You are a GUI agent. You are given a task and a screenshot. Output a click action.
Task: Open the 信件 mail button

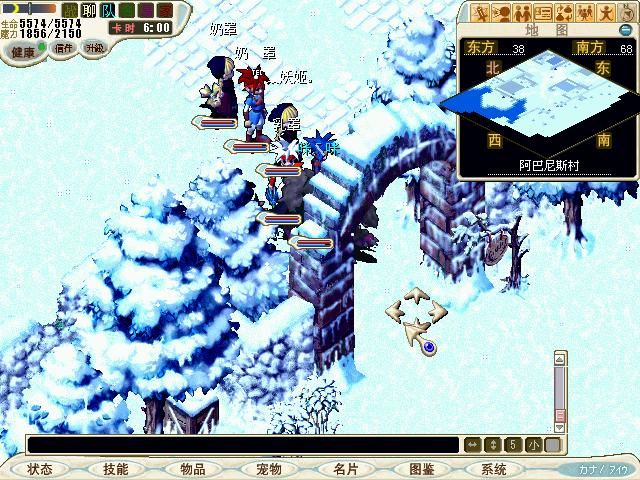pyautogui.click(x=64, y=48)
